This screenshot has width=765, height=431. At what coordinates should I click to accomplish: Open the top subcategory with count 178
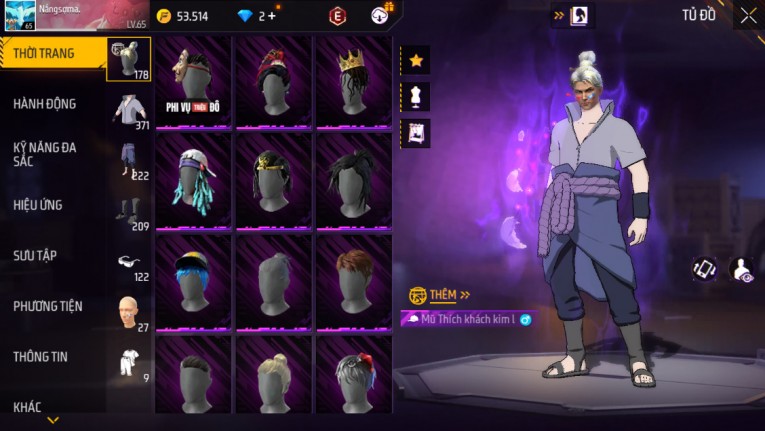click(x=129, y=60)
